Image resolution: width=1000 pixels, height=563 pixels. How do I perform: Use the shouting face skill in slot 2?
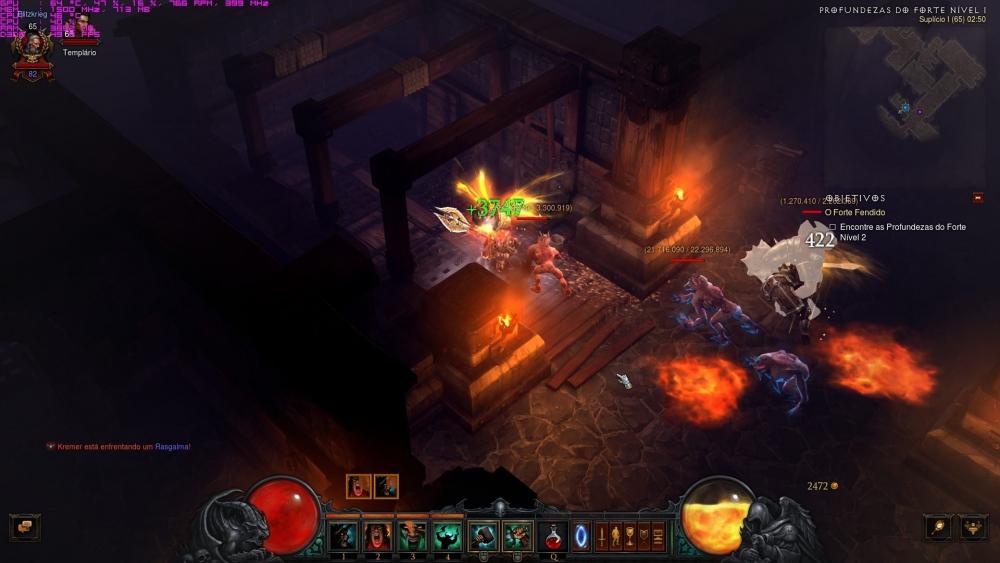378,536
